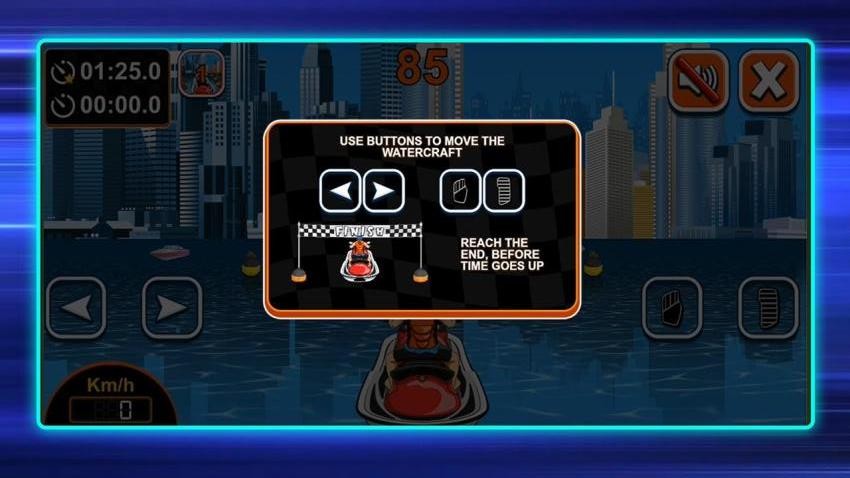The height and width of the screenshot is (478, 850).
Task: Close the game with the X button
Action: tap(768, 79)
